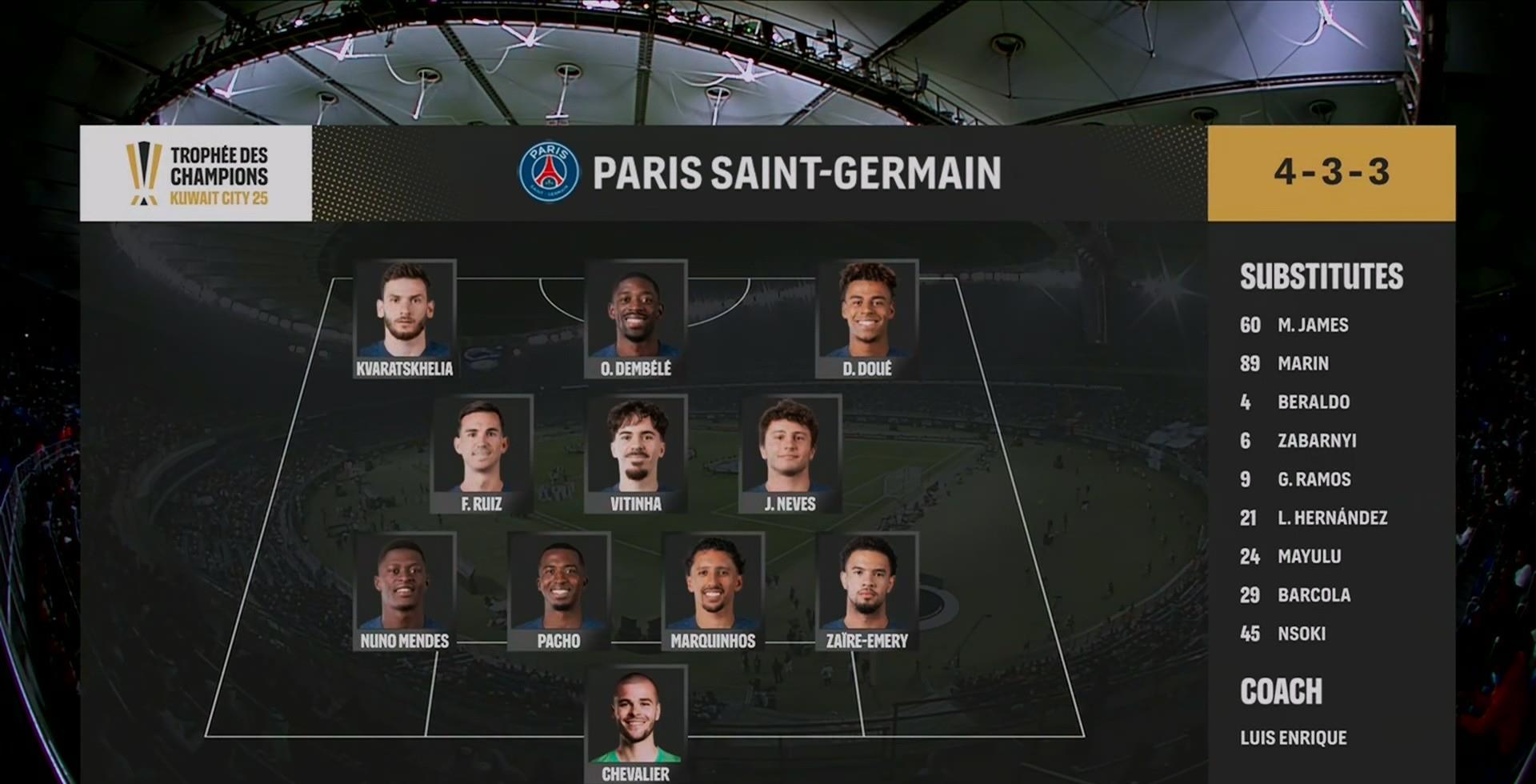Choose the J. Neves player card
This screenshot has height=784, width=1536.
coord(790,454)
